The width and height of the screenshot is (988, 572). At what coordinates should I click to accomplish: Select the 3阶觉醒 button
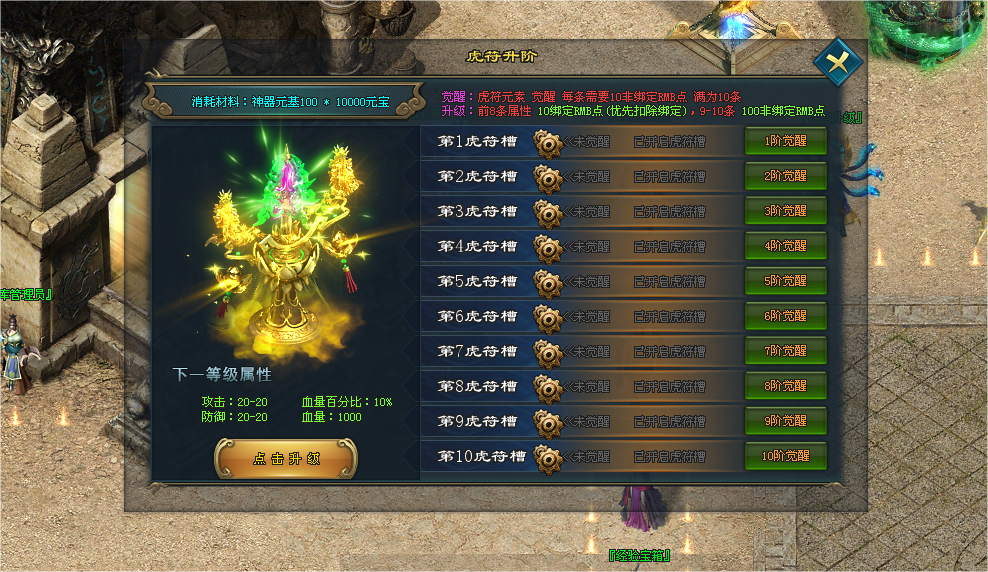coord(785,211)
